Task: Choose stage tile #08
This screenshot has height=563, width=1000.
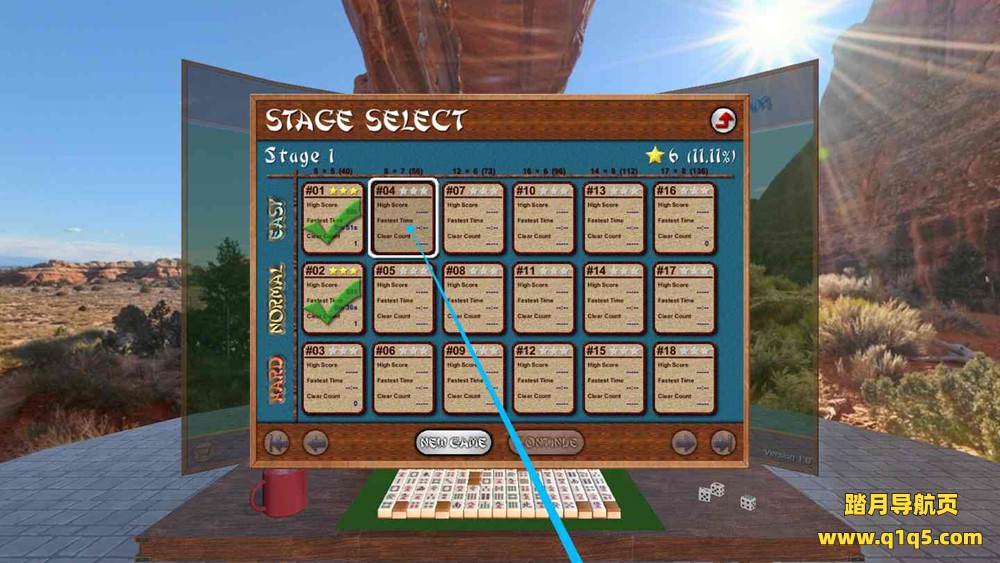Action: pyautogui.click(x=474, y=298)
